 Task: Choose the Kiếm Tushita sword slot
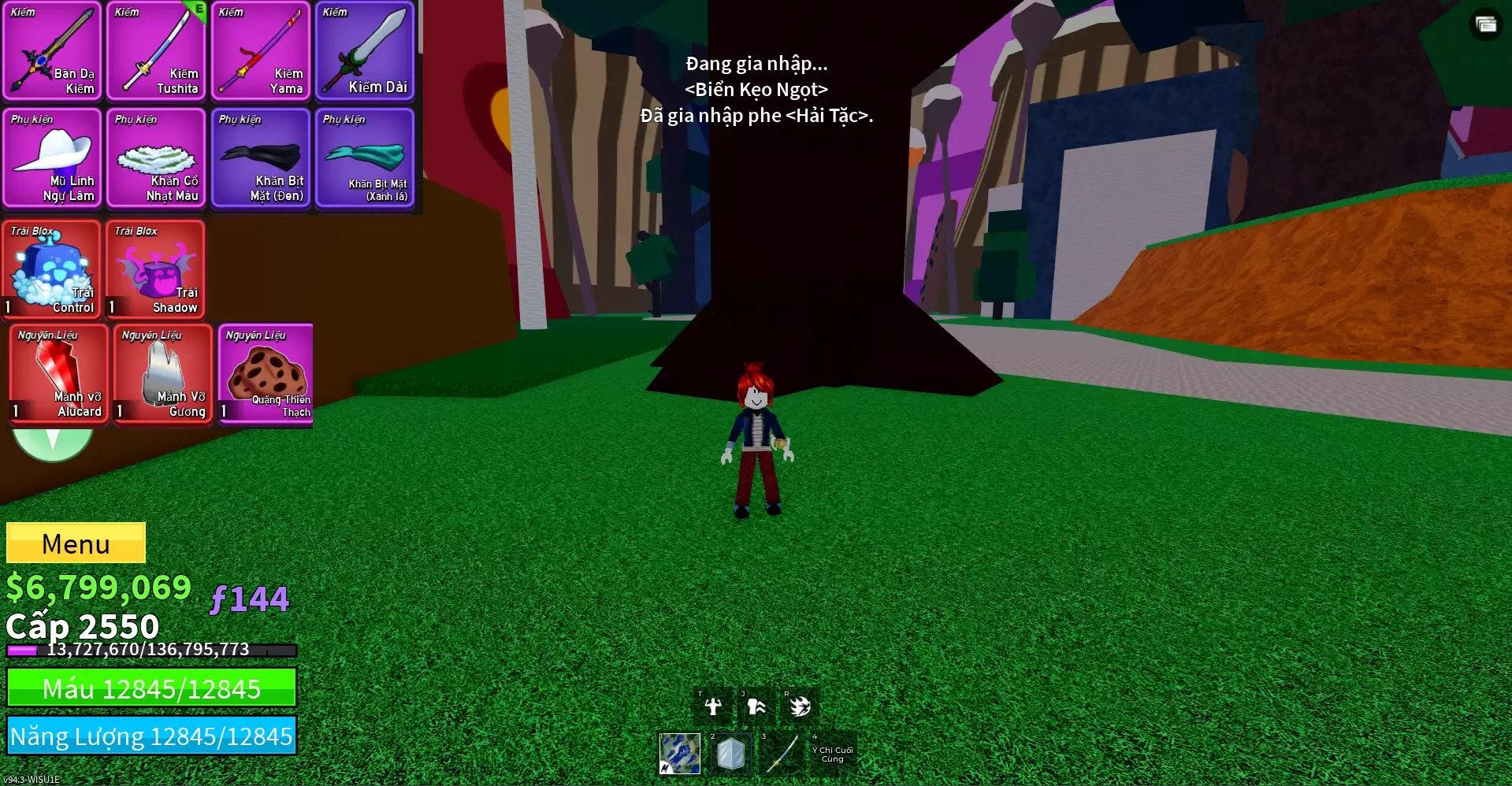point(156,51)
